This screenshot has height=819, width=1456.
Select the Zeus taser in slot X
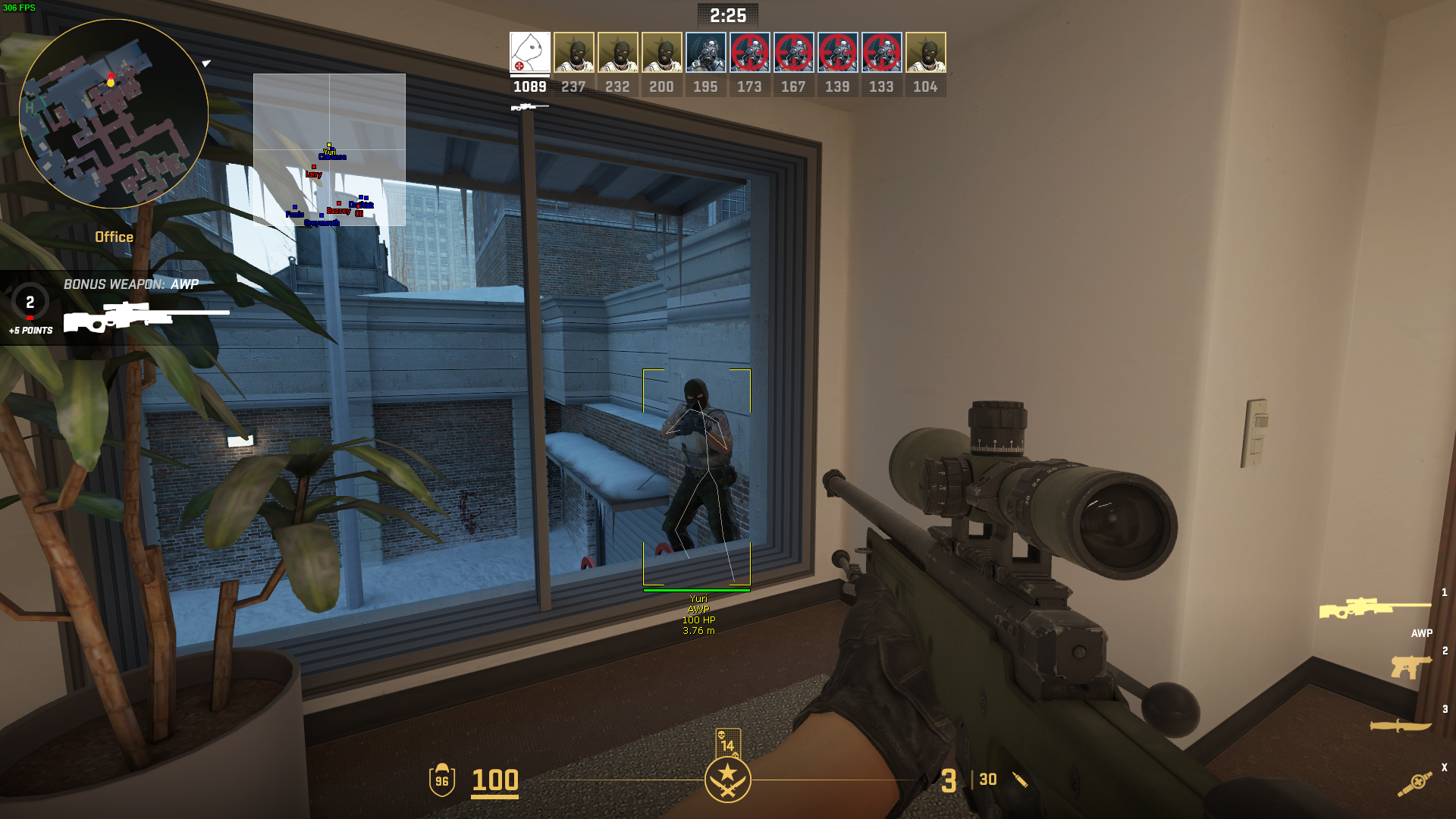(x=1415, y=783)
